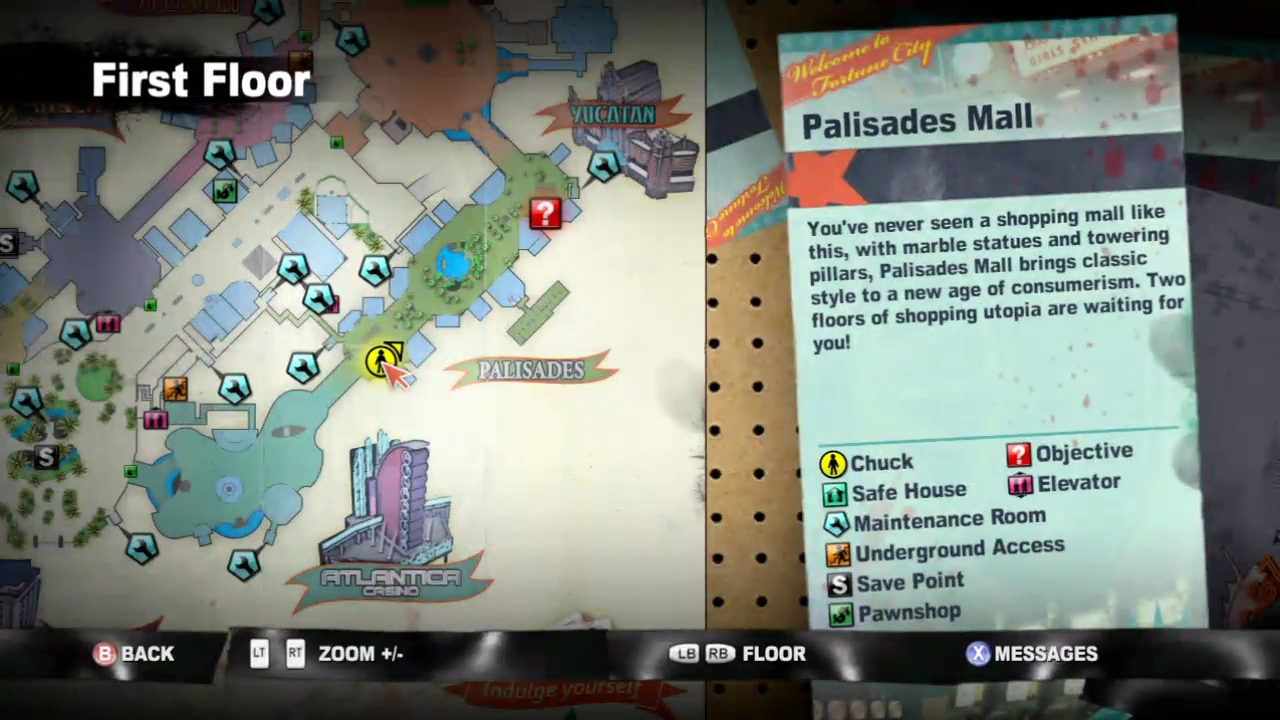This screenshot has width=1280, height=720.
Task: Click the First Floor heading
Action: click(200, 80)
